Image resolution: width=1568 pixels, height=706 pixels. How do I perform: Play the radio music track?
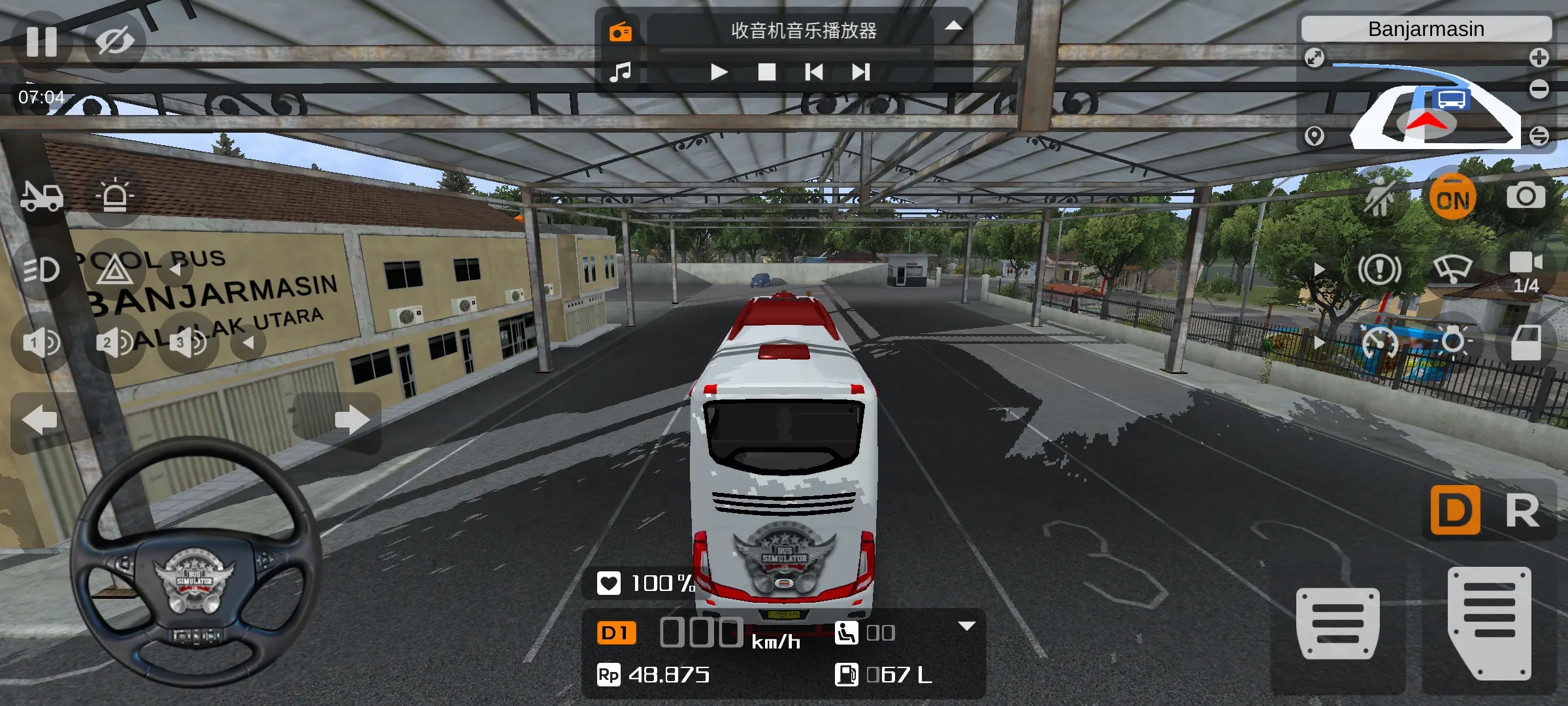pos(719,72)
